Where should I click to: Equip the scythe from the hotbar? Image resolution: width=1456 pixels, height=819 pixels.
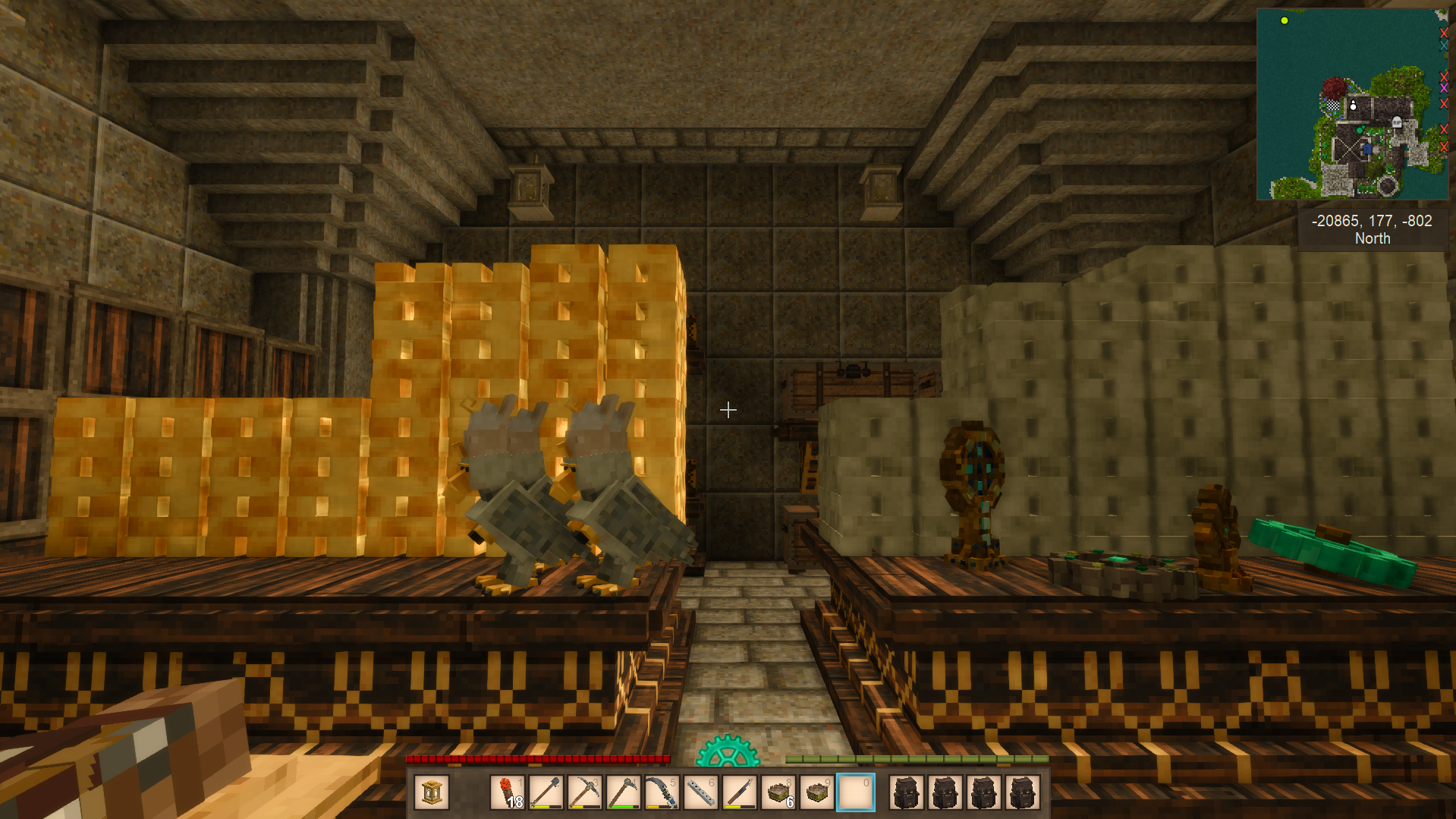tap(662, 793)
